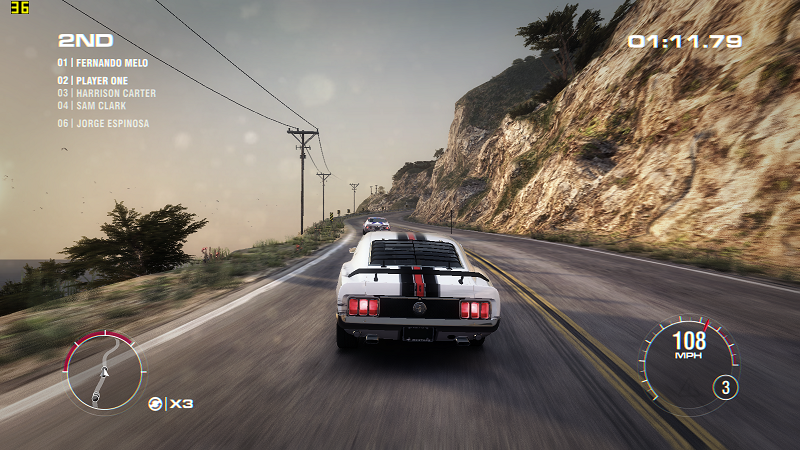
Task: Open the circular track minimap
Action: coord(104,372)
